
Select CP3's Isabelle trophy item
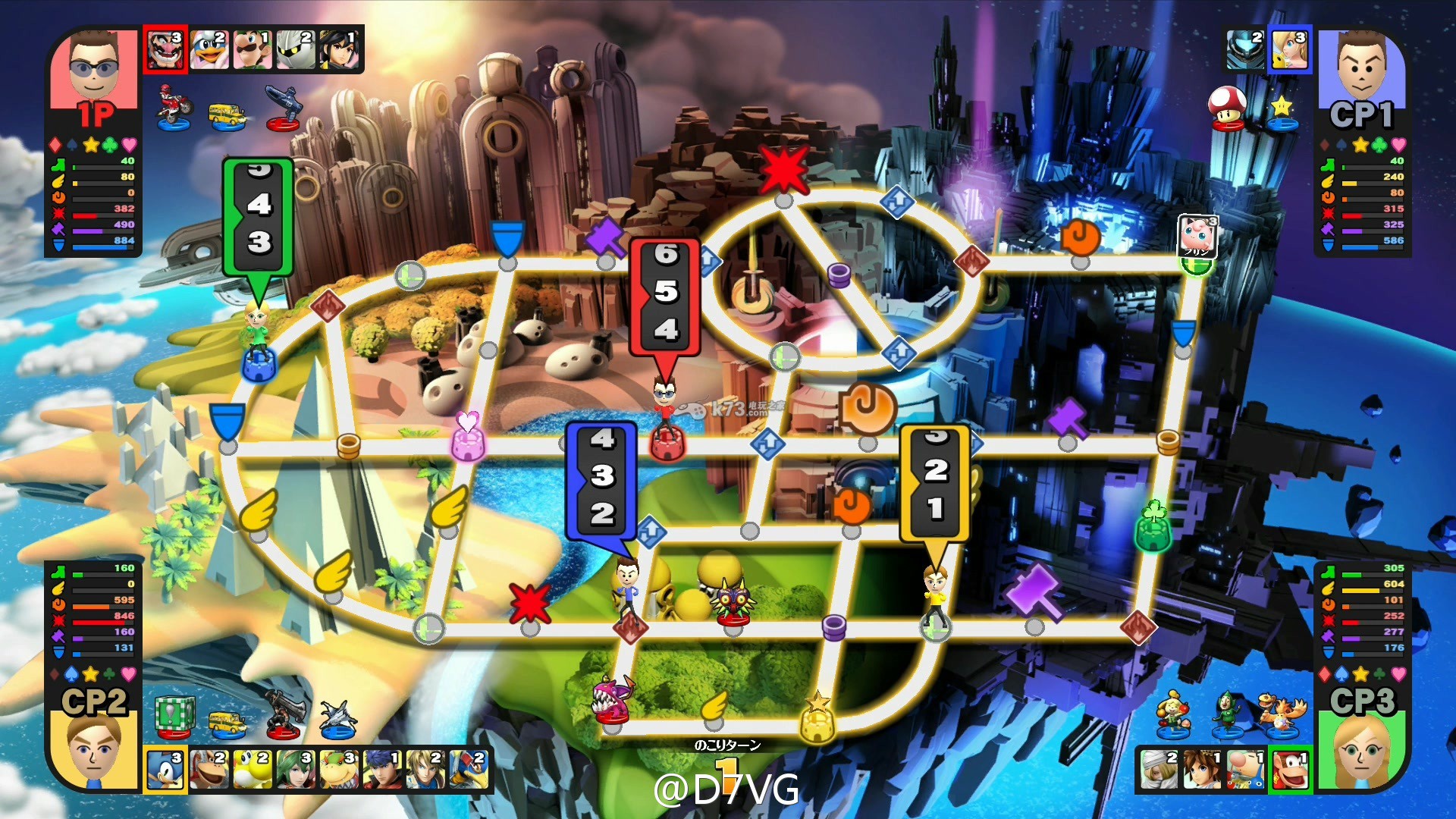pyautogui.click(x=1172, y=714)
